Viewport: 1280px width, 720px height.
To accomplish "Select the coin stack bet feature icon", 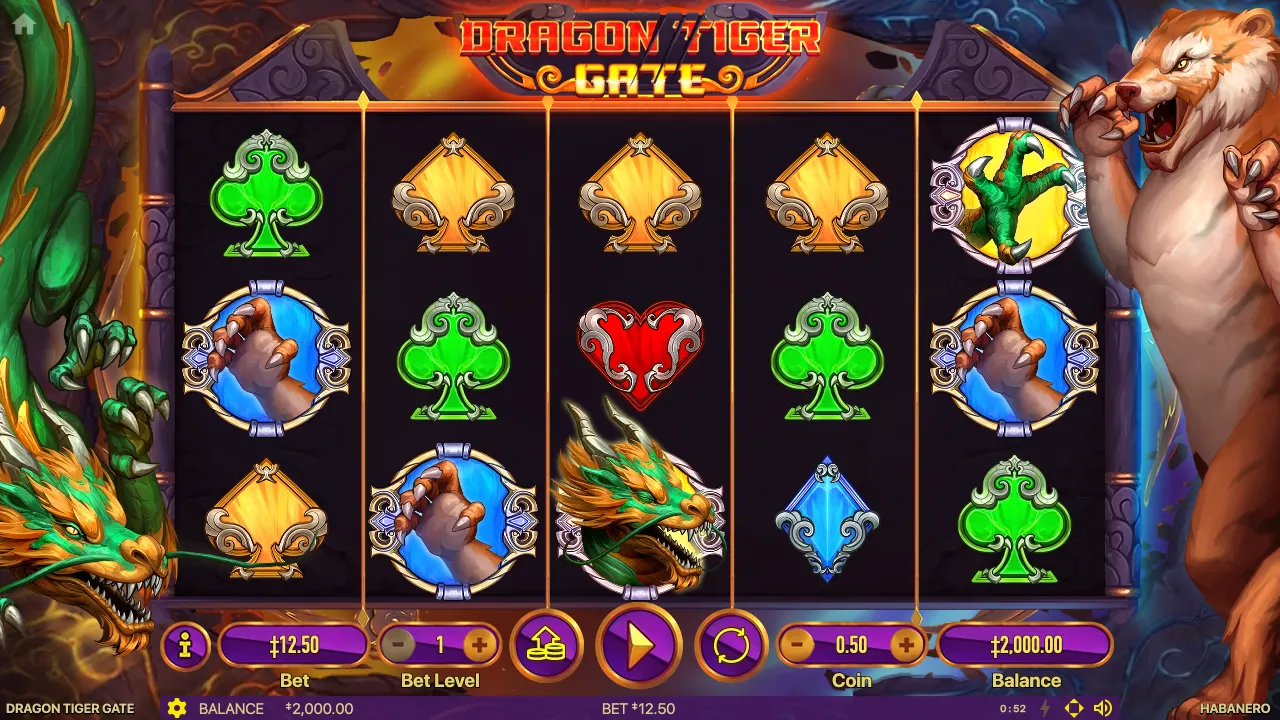I will 546,645.
